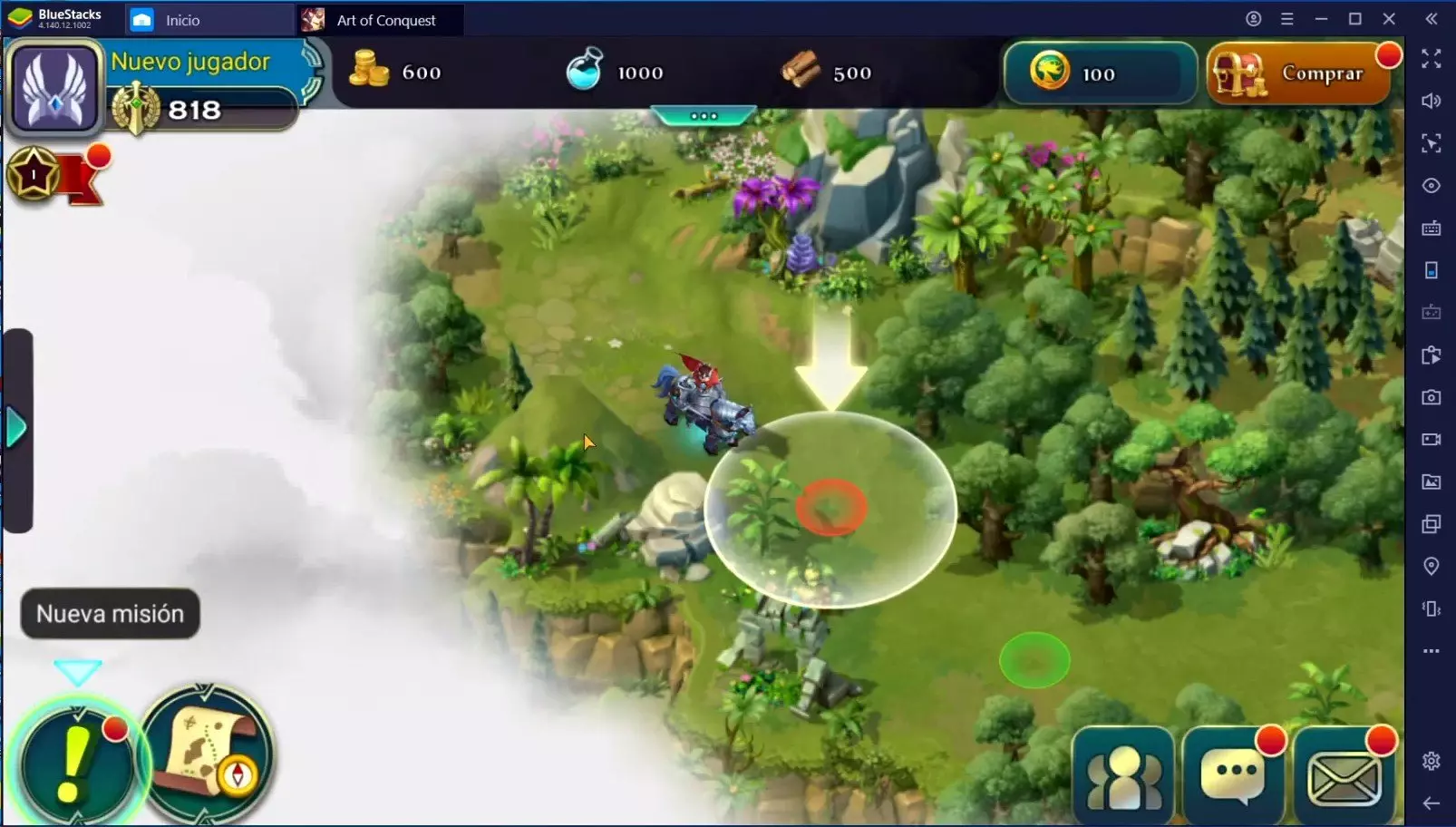The width and height of the screenshot is (1456, 827).
Task: Open the friends and allies menu
Action: pos(1123,776)
